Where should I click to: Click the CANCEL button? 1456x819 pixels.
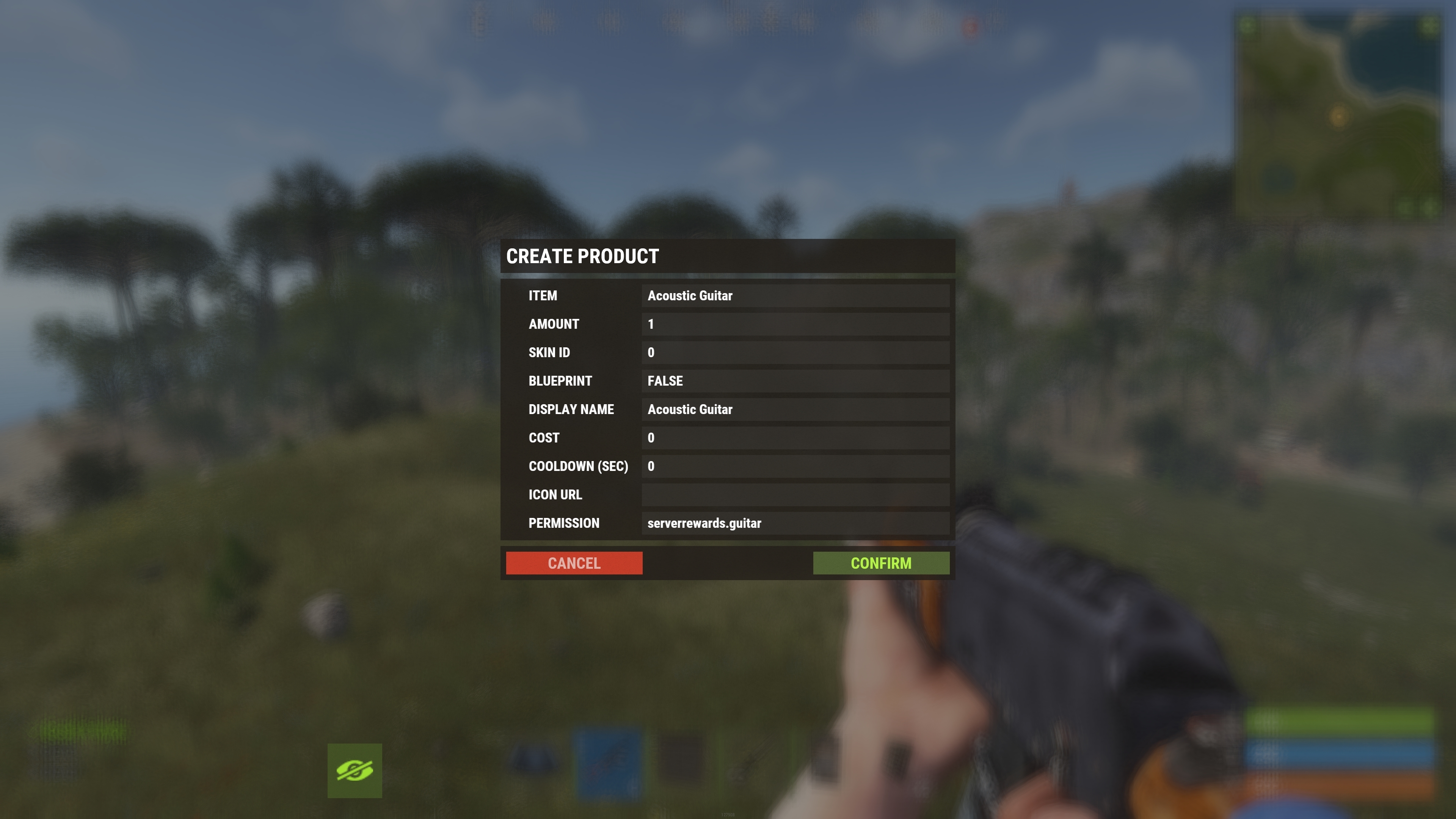coord(574,563)
